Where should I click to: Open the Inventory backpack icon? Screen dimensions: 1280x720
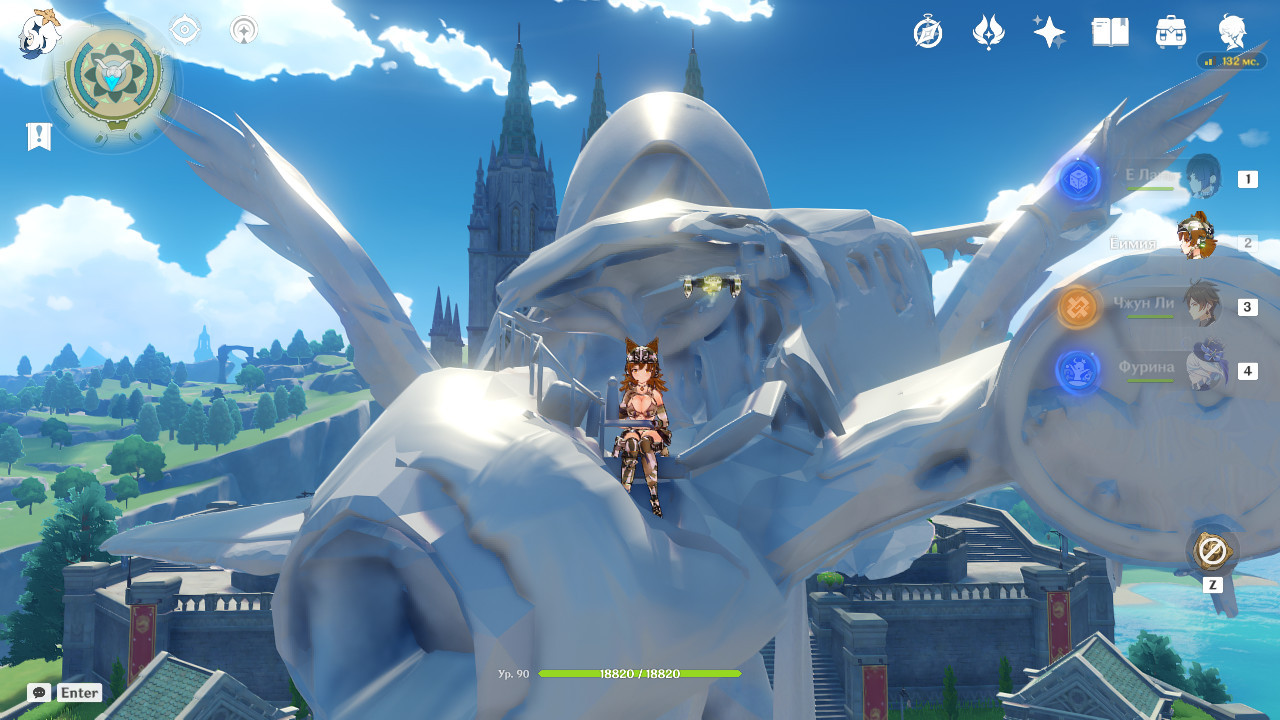(1170, 33)
